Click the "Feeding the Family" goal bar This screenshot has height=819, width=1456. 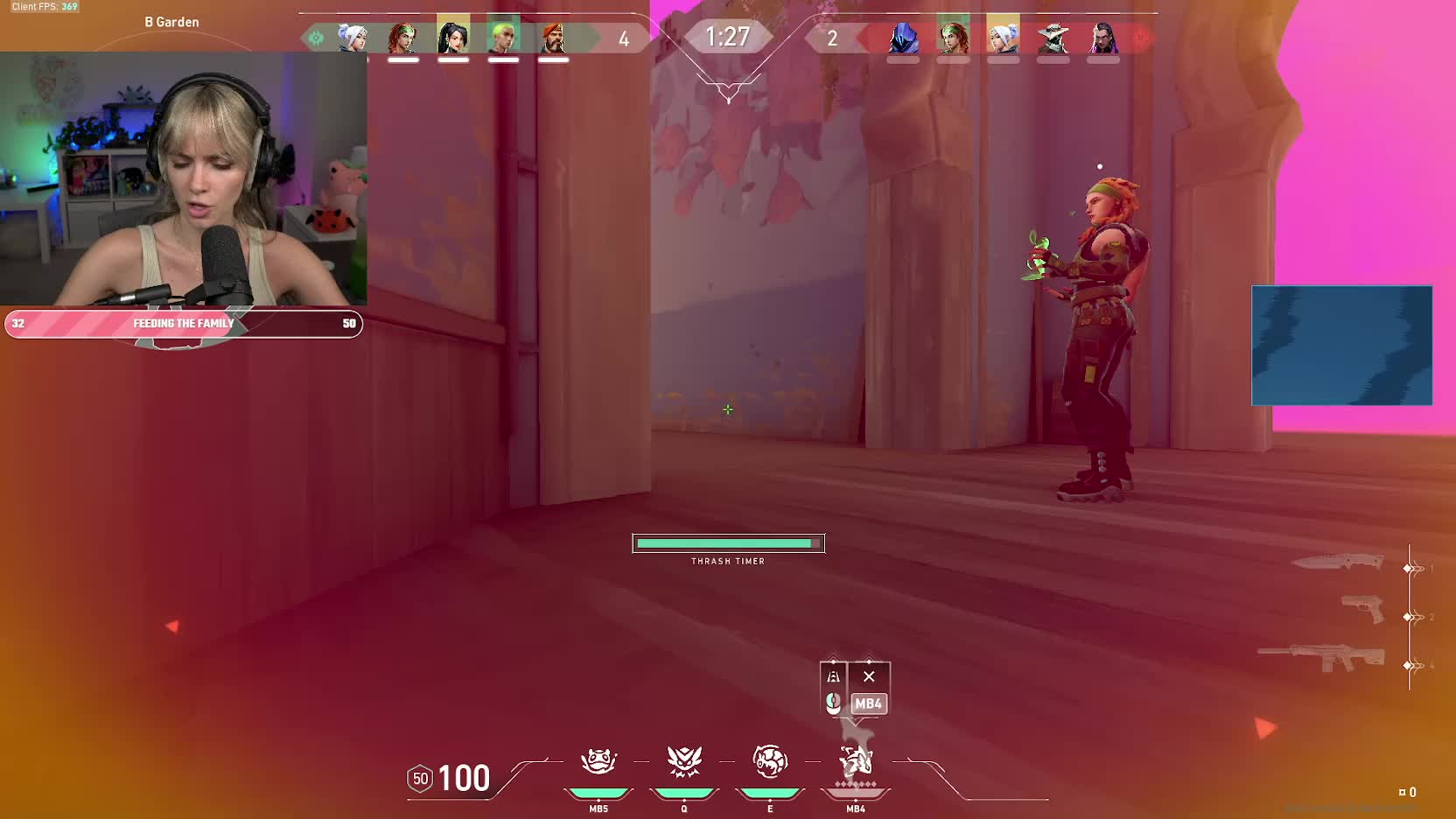pyautogui.click(x=184, y=324)
